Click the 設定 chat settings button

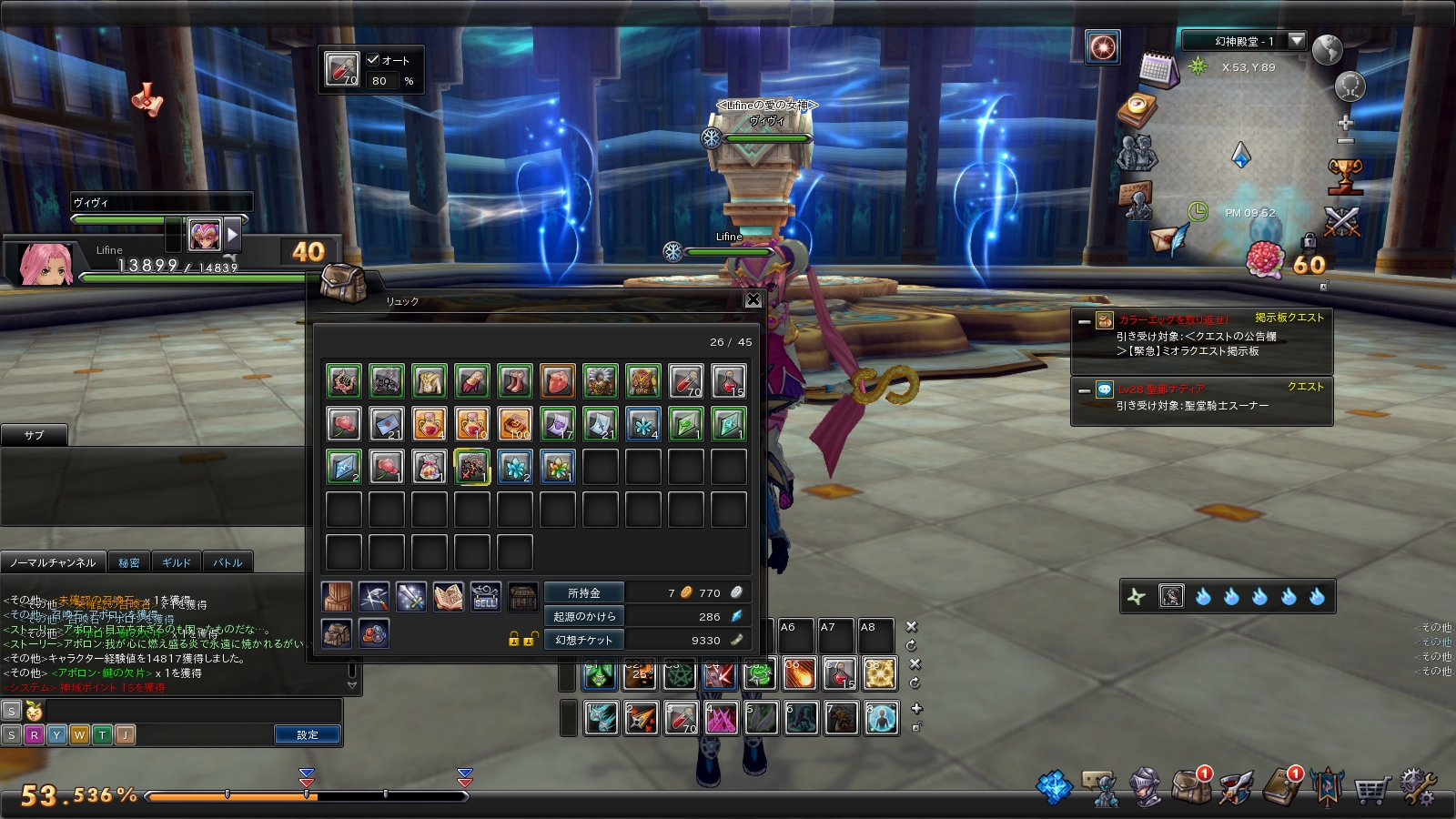coord(307,734)
